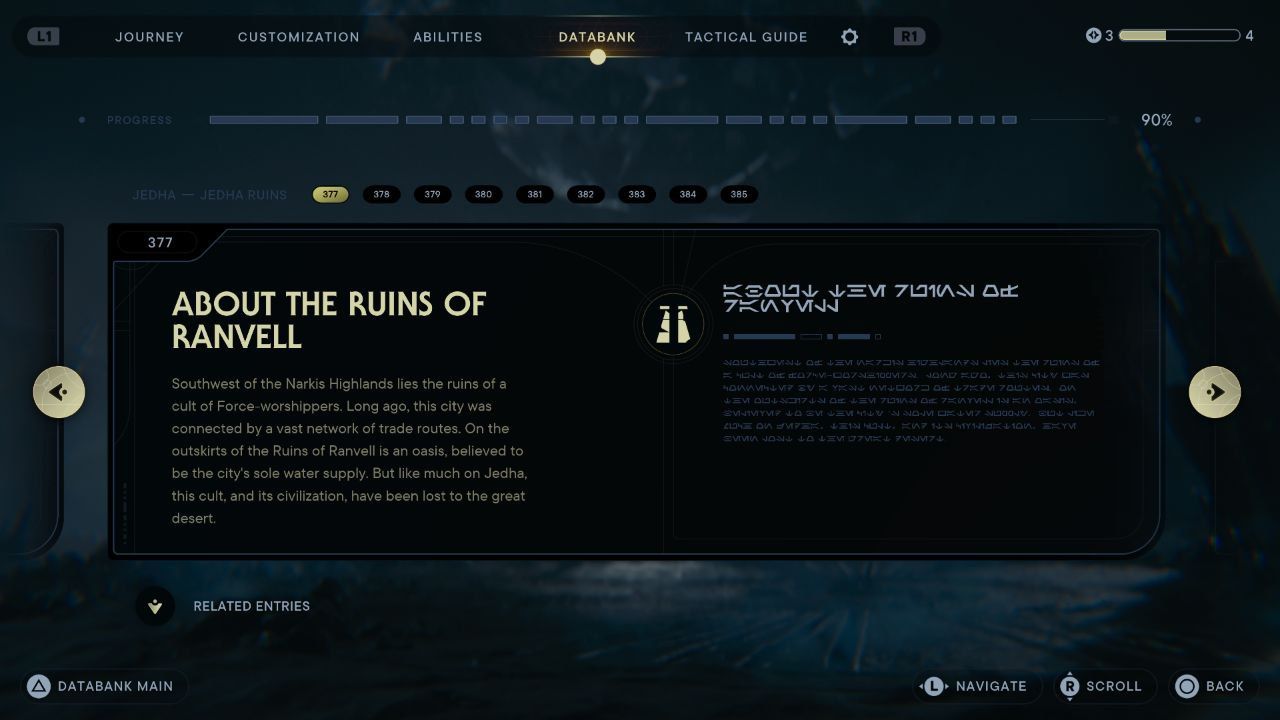The width and height of the screenshot is (1280, 720).
Task: Click the circle Back button icon
Action: tap(1186, 686)
